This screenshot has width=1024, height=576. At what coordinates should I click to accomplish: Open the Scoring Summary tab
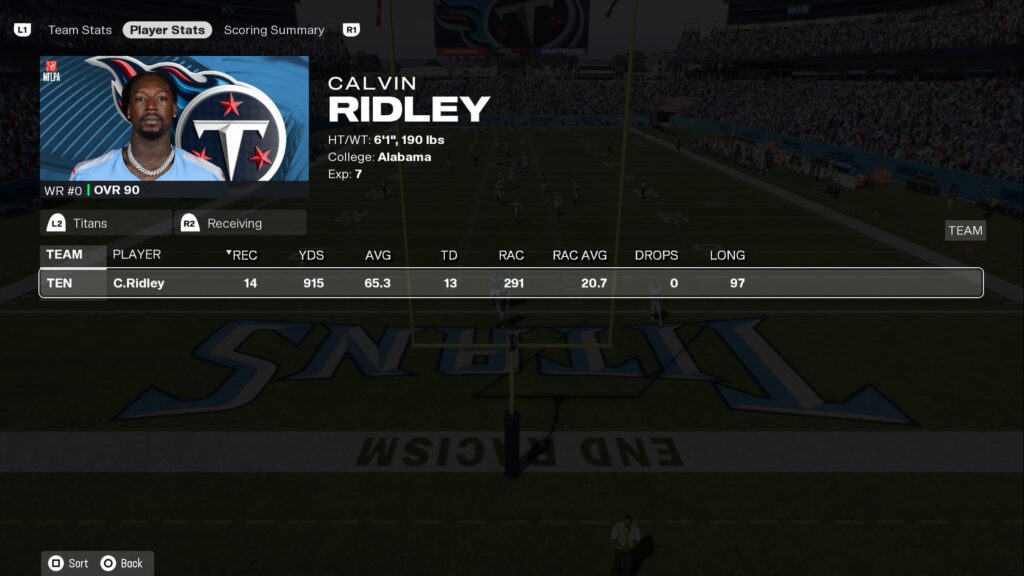coord(274,30)
